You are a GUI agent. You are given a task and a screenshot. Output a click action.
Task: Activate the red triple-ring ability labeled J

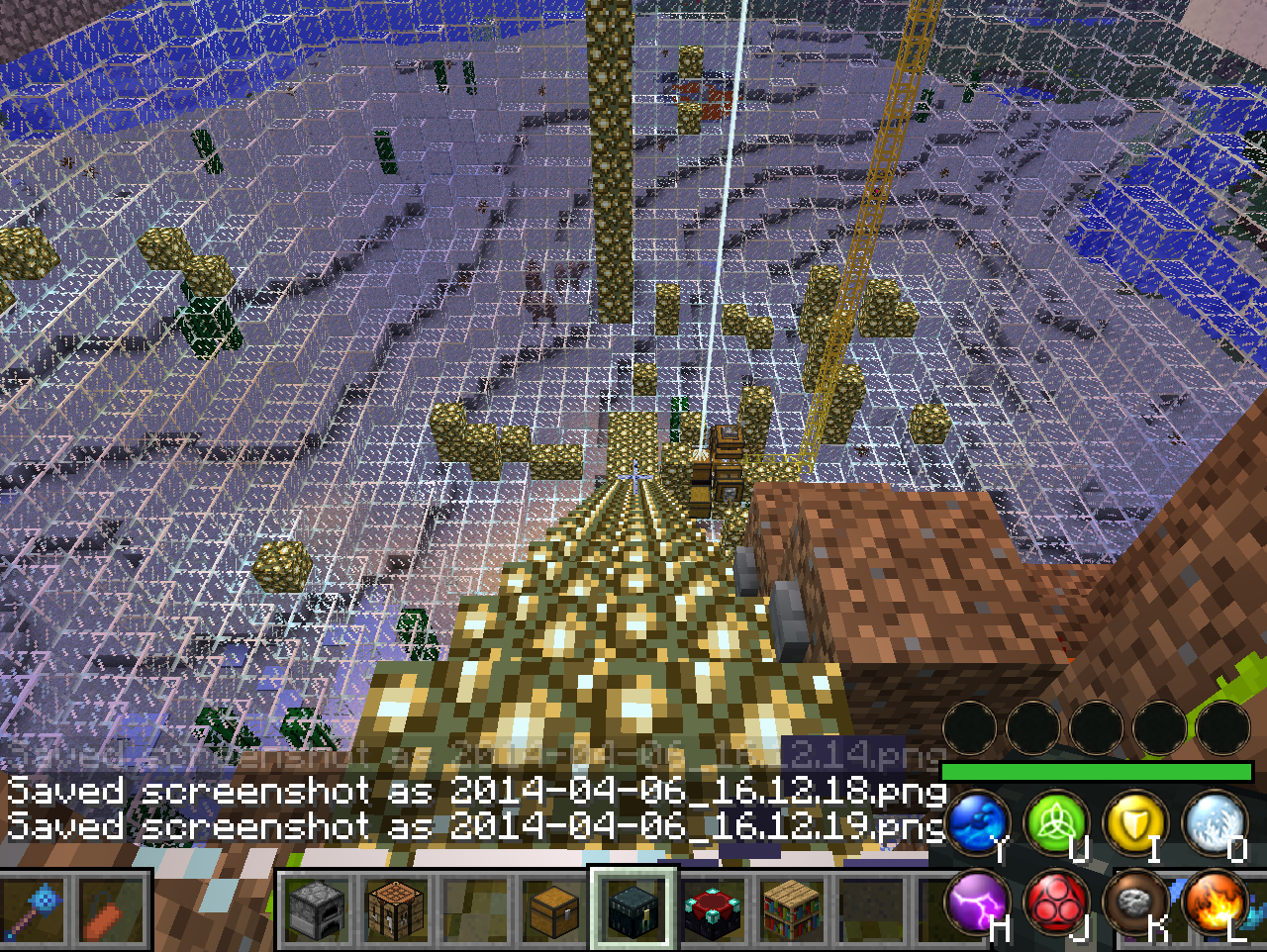click(x=1056, y=904)
